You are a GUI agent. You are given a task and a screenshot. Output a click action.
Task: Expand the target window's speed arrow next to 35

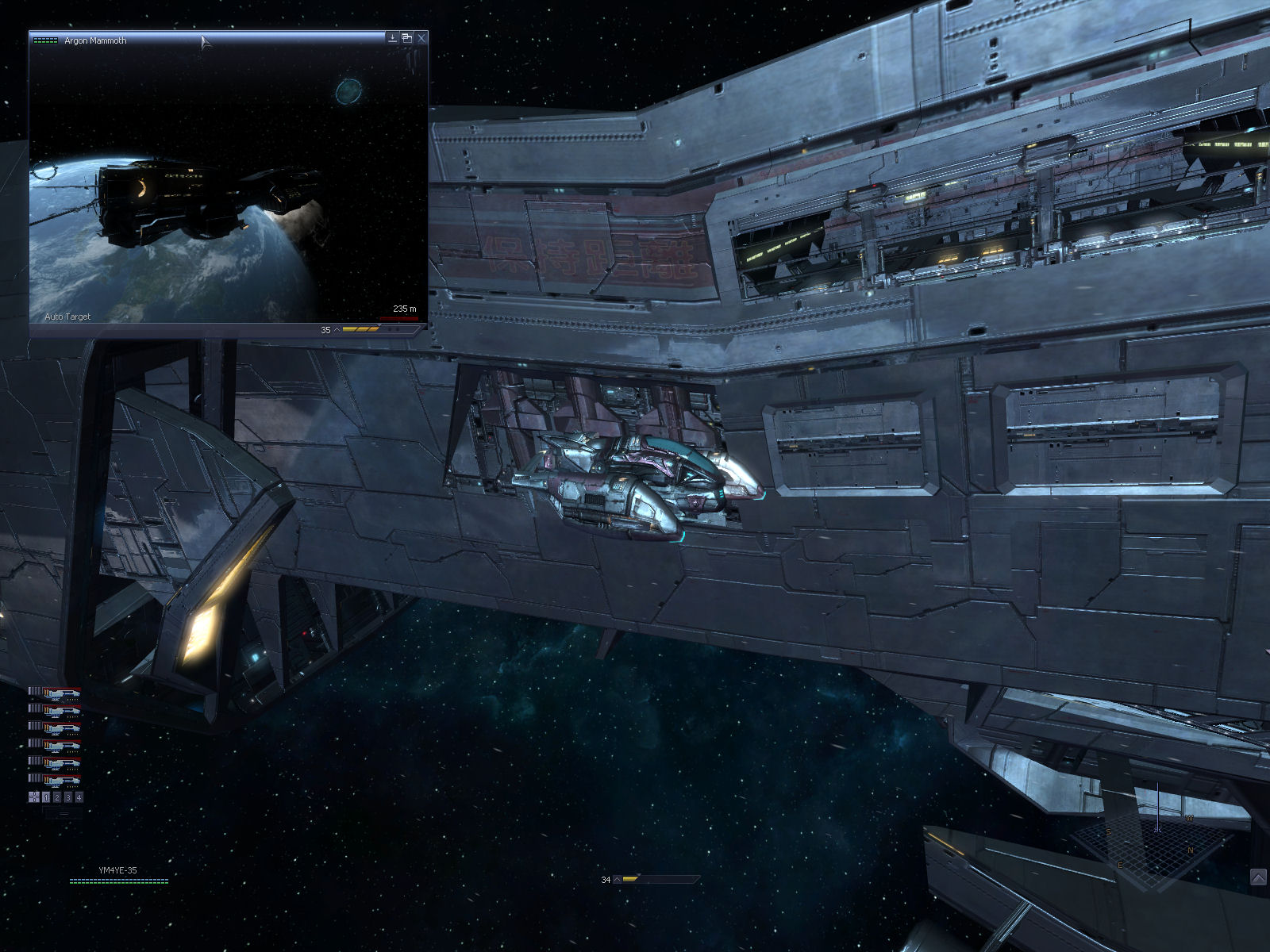tap(337, 330)
